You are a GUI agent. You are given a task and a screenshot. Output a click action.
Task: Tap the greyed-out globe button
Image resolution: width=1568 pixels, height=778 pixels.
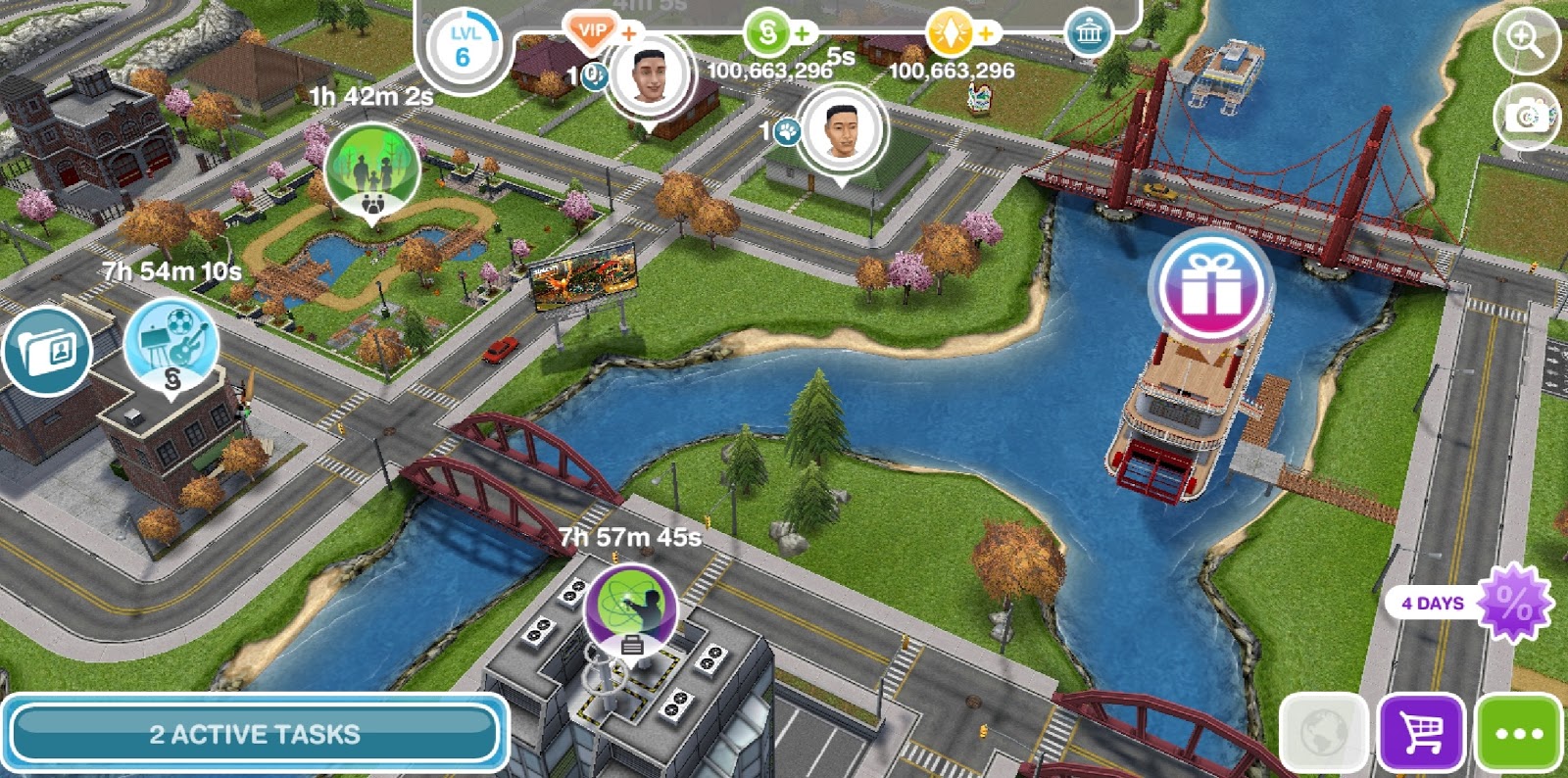point(1323,733)
